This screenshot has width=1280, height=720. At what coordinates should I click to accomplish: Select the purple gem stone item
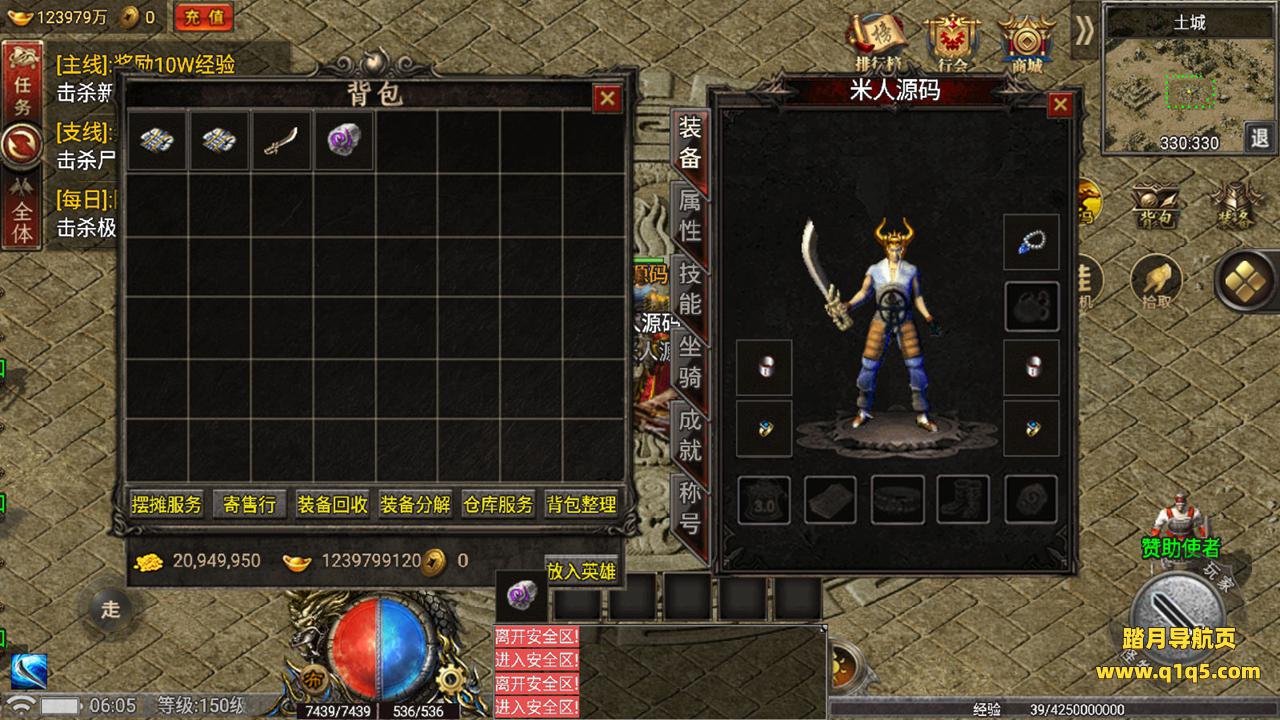click(343, 141)
